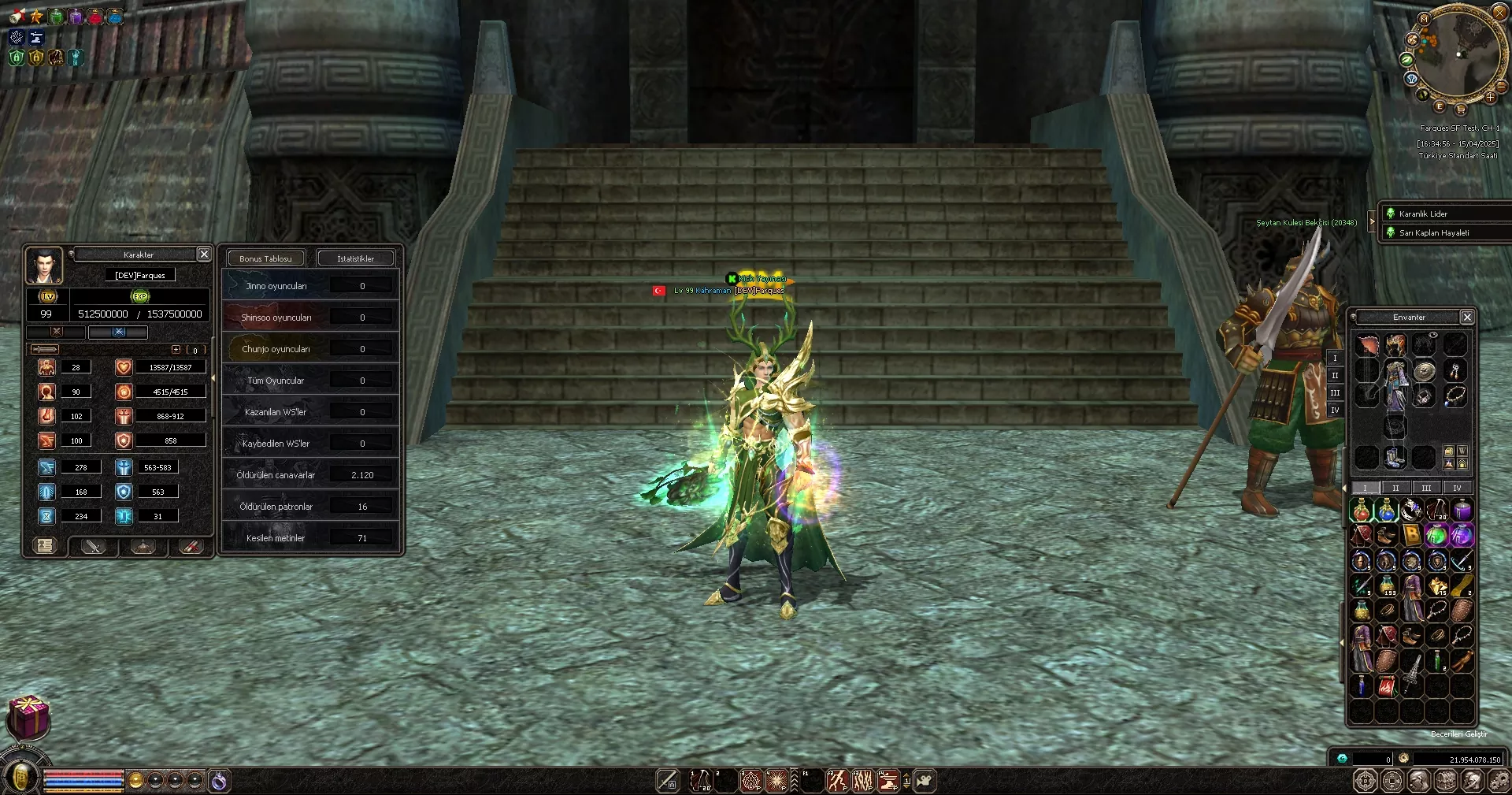Viewport: 1512px width, 795px height.
Task: Click the gold B book item
Action: (x=1411, y=536)
